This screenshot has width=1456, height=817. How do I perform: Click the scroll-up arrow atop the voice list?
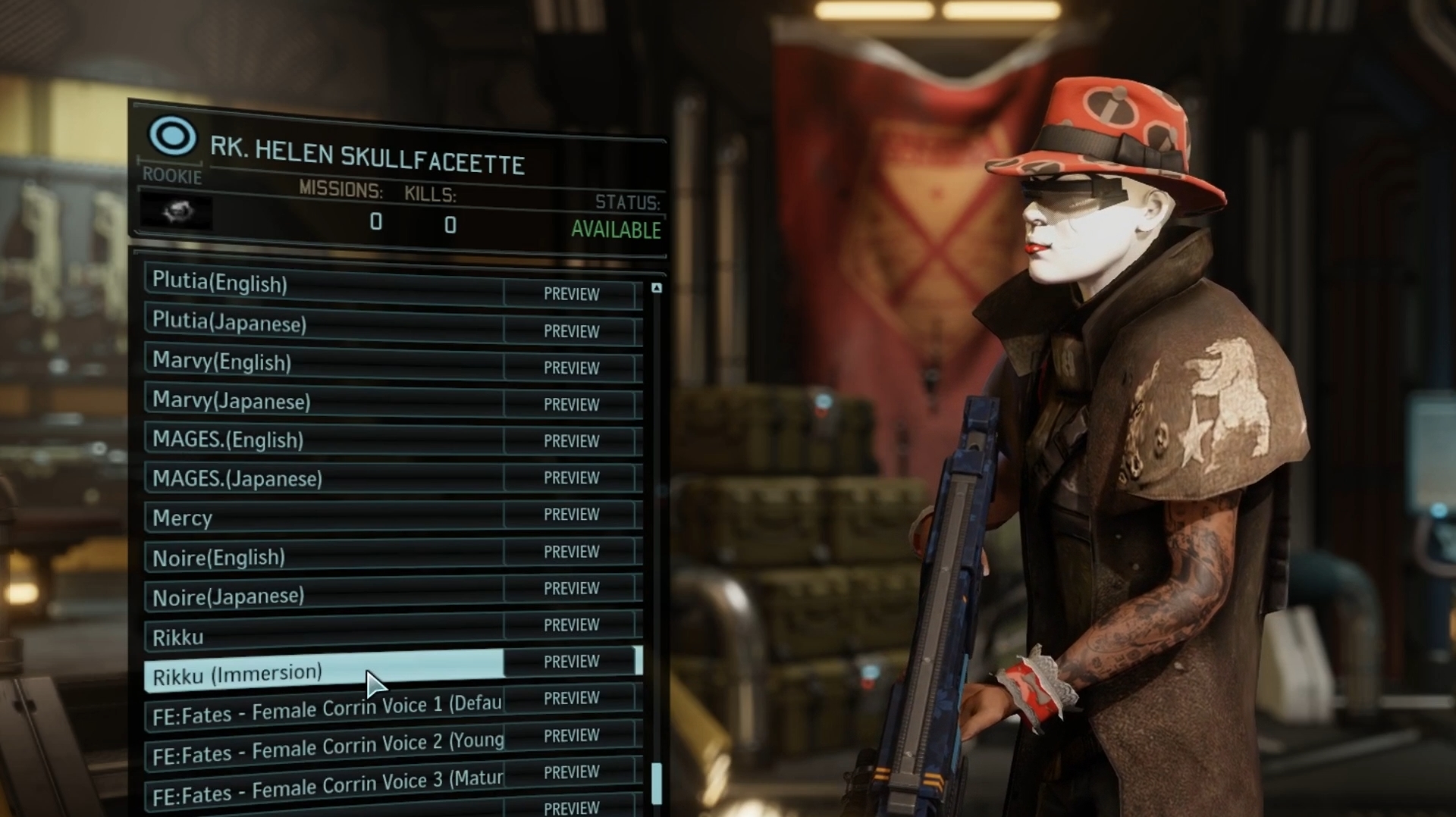tap(657, 288)
